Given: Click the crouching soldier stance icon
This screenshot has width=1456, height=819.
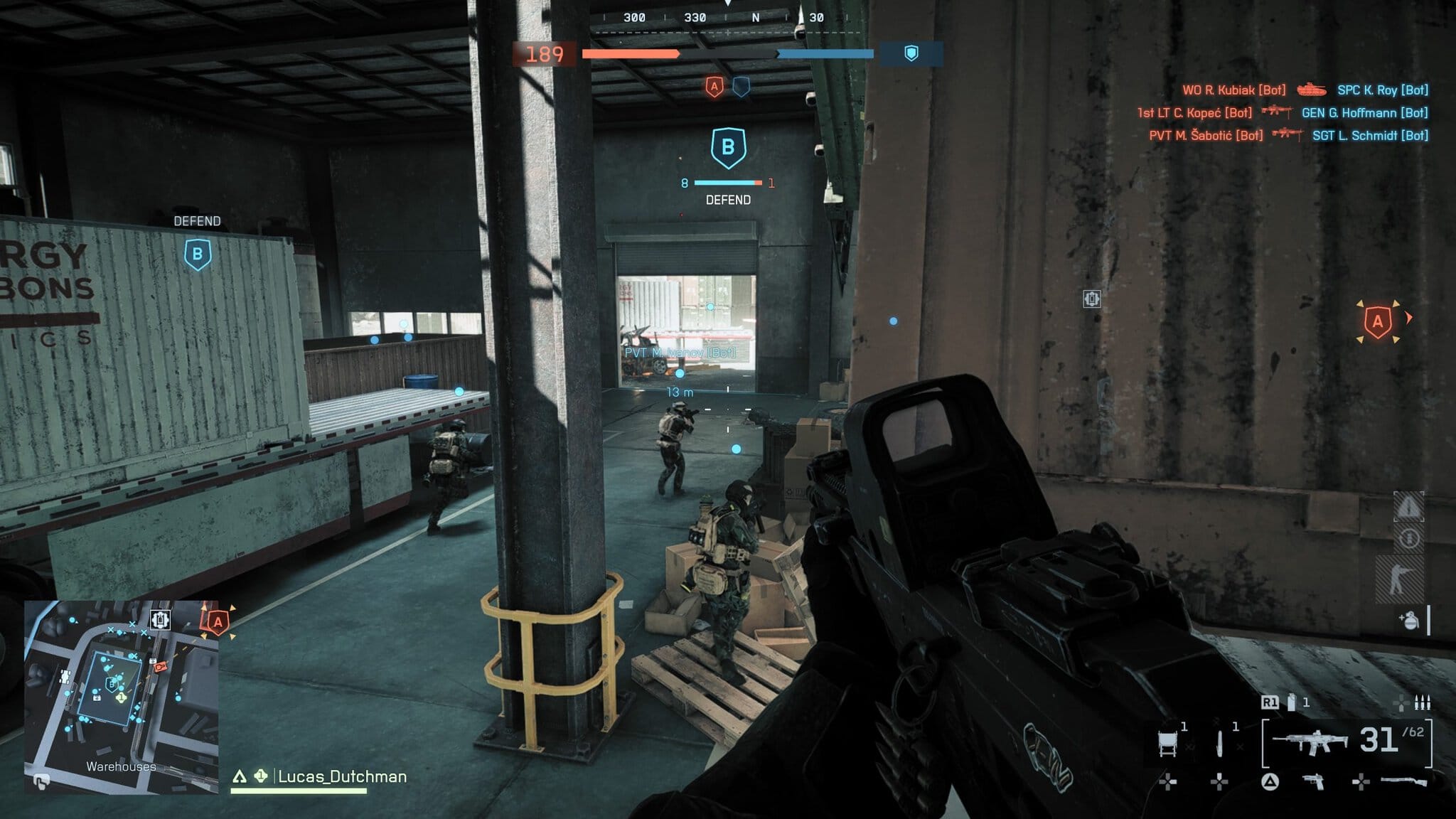Looking at the screenshot, I should pyautogui.click(x=1400, y=577).
